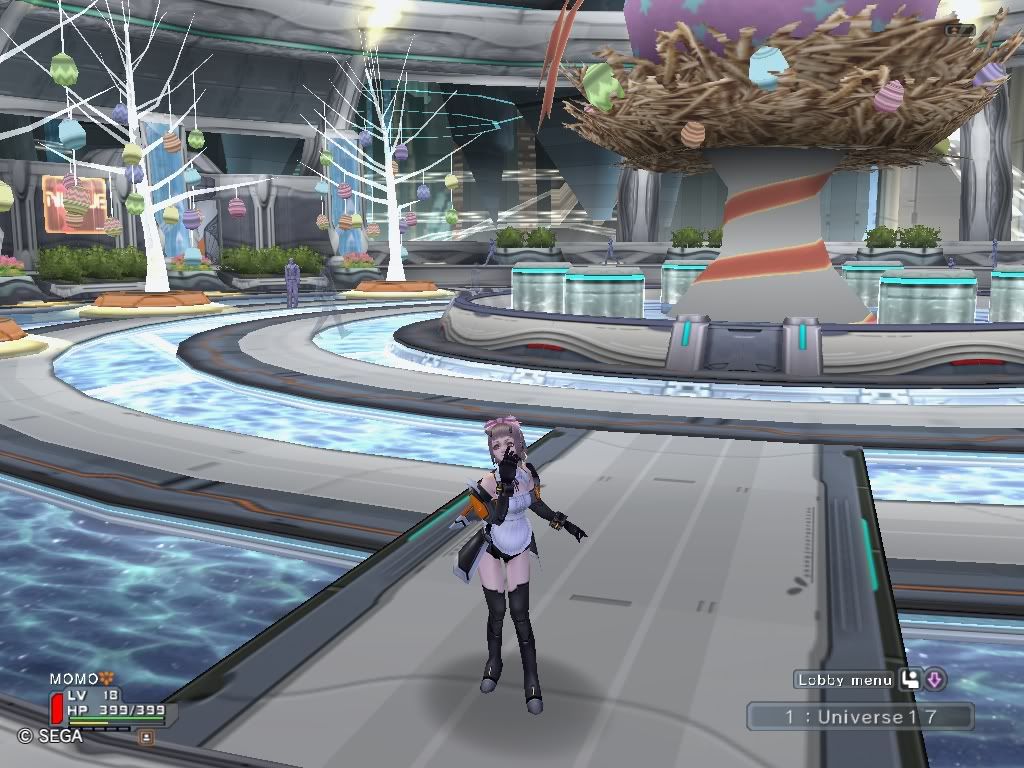The width and height of the screenshot is (1024, 768).
Task: Open the Lobby menu label
Action: (845, 680)
